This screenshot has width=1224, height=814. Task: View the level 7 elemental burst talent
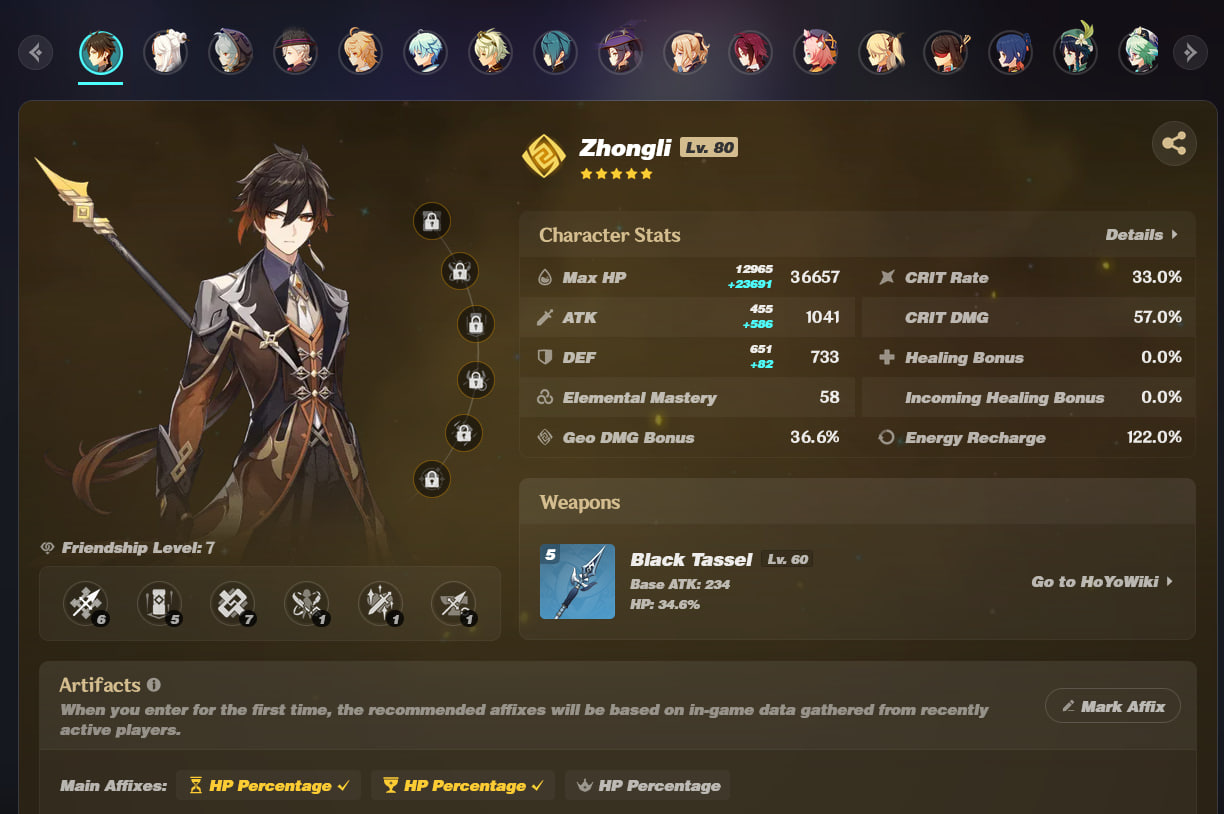tap(233, 603)
